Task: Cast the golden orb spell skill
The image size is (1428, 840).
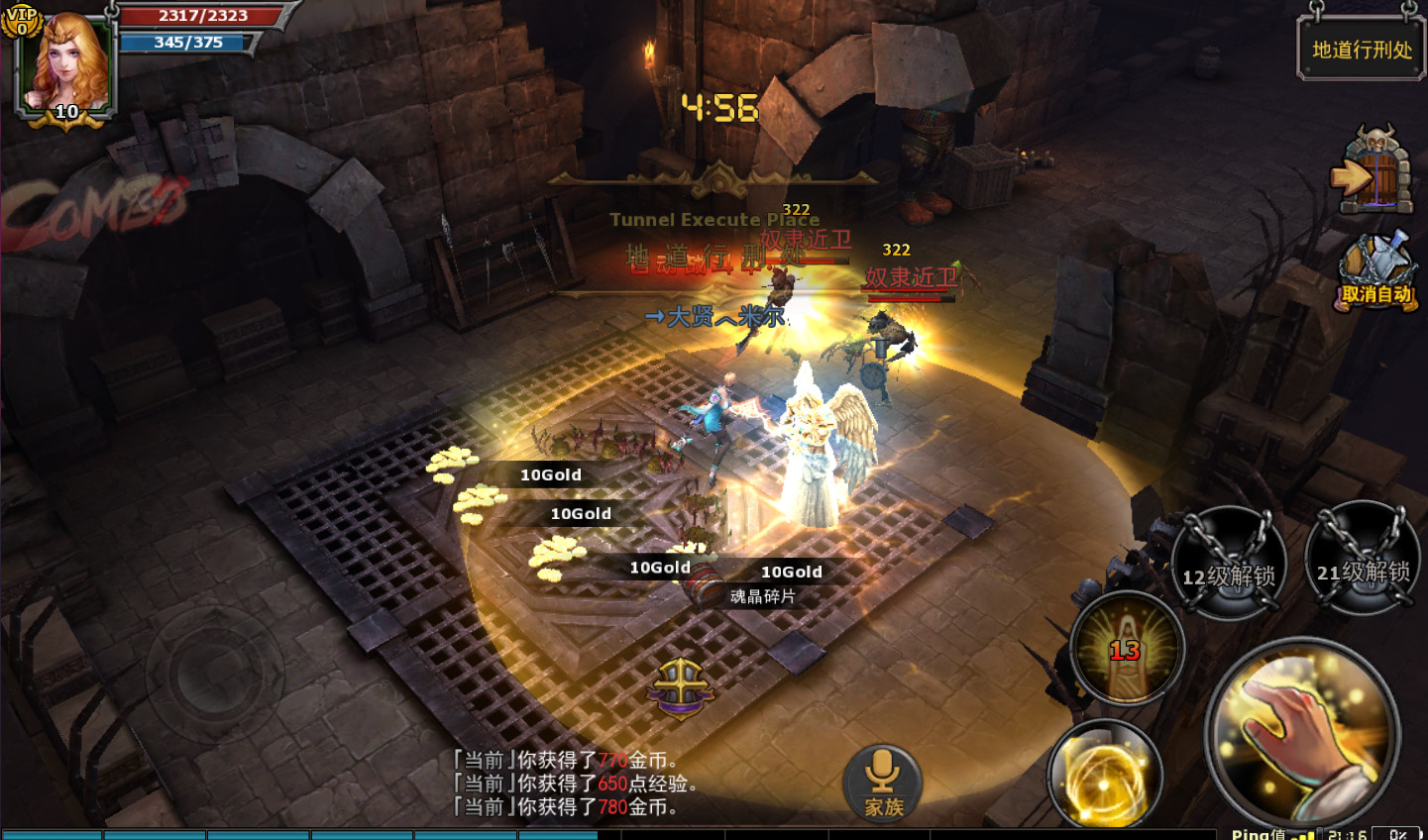Action: 1104,775
